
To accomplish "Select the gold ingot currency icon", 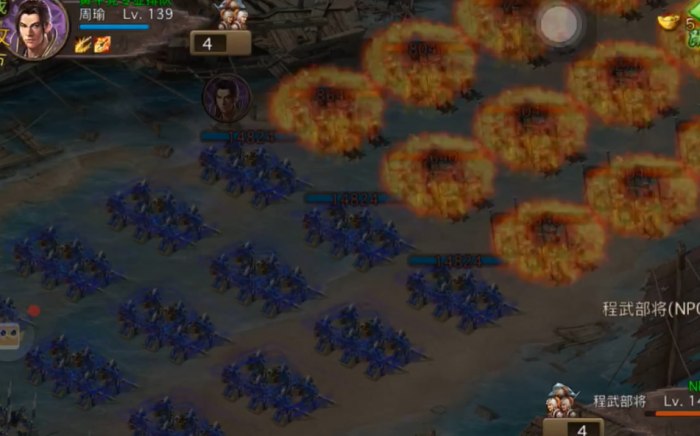I will [x=669, y=20].
